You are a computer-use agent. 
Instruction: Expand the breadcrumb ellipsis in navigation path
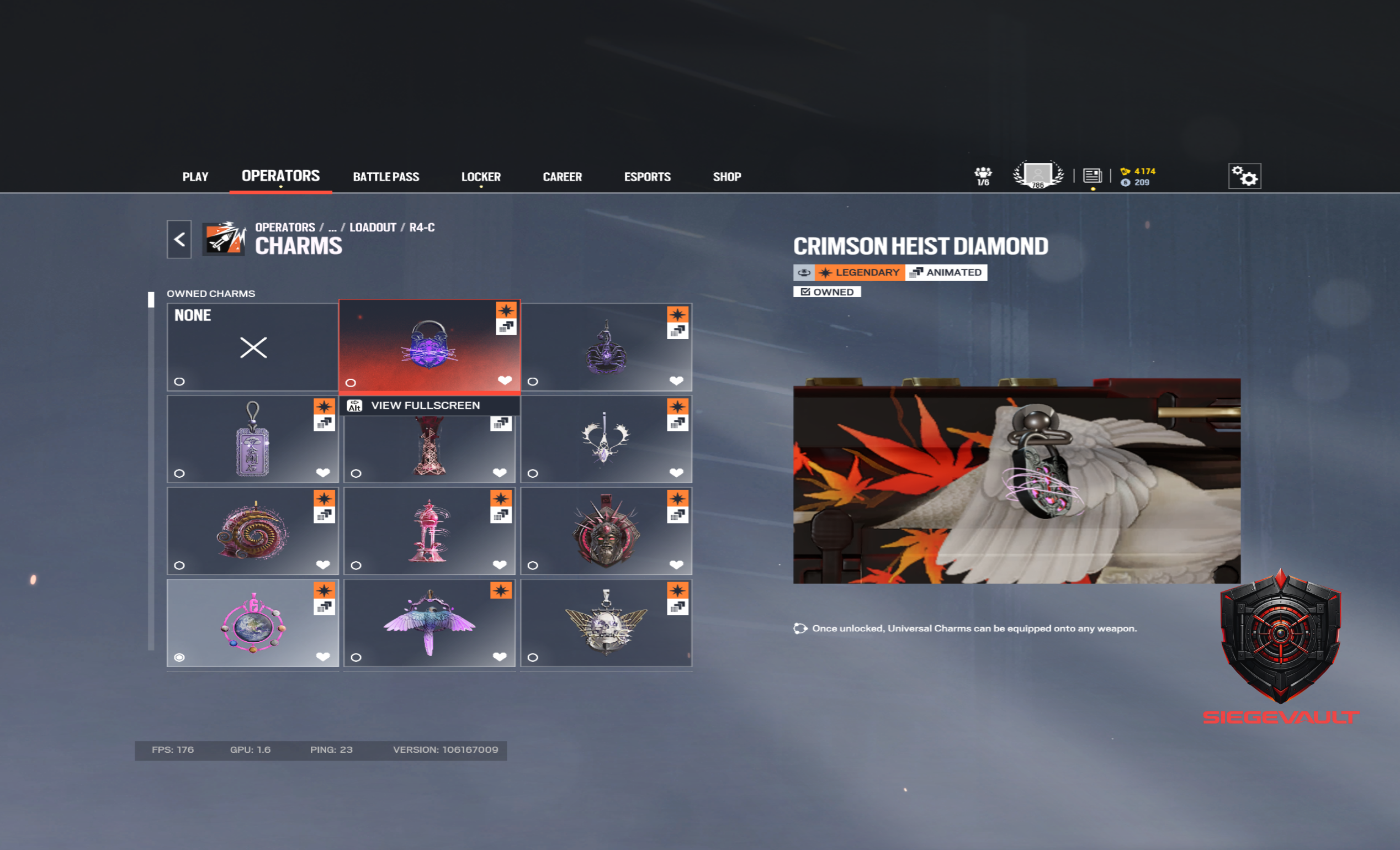[332, 227]
